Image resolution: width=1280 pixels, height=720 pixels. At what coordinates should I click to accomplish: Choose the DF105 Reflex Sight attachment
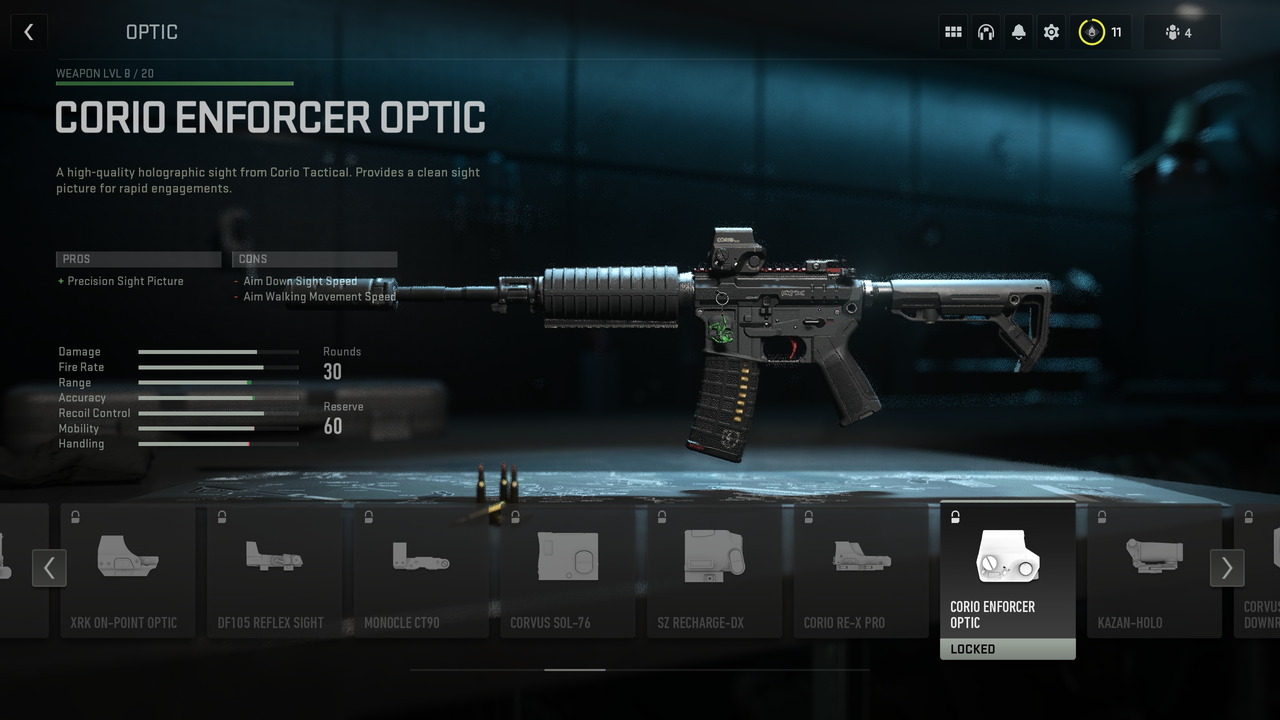(274, 570)
